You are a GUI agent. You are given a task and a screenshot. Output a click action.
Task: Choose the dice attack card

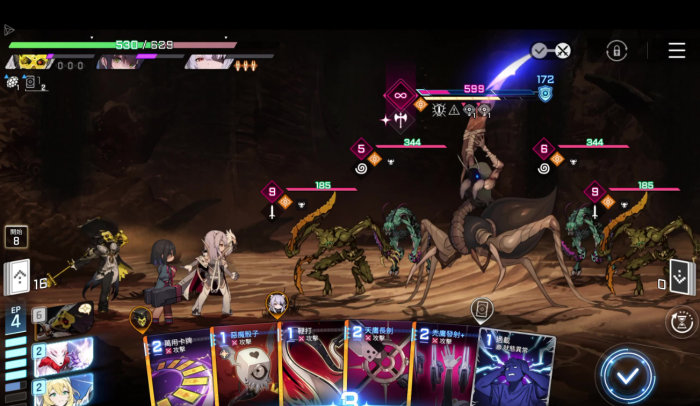(x=245, y=368)
